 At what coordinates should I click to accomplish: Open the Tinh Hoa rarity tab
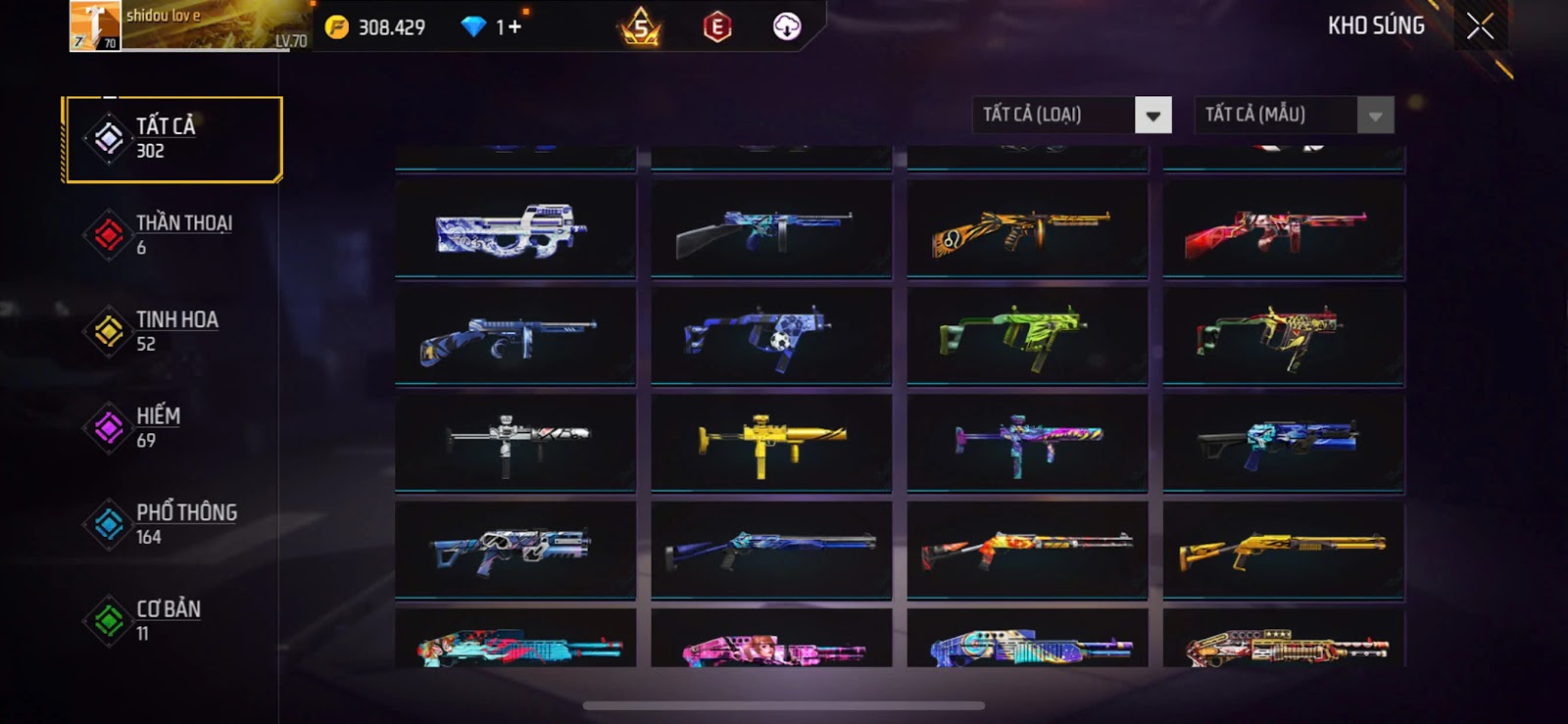click(x=172, y=331)
